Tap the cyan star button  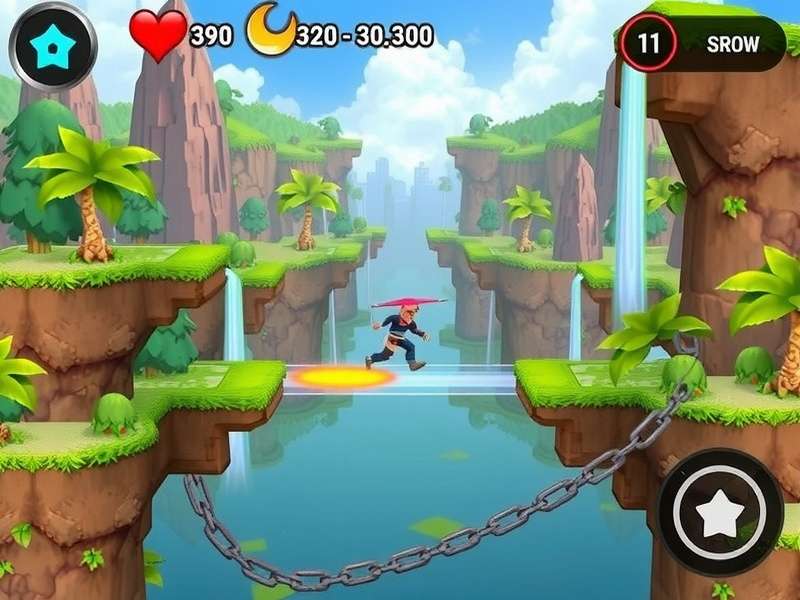coord(53,46)
